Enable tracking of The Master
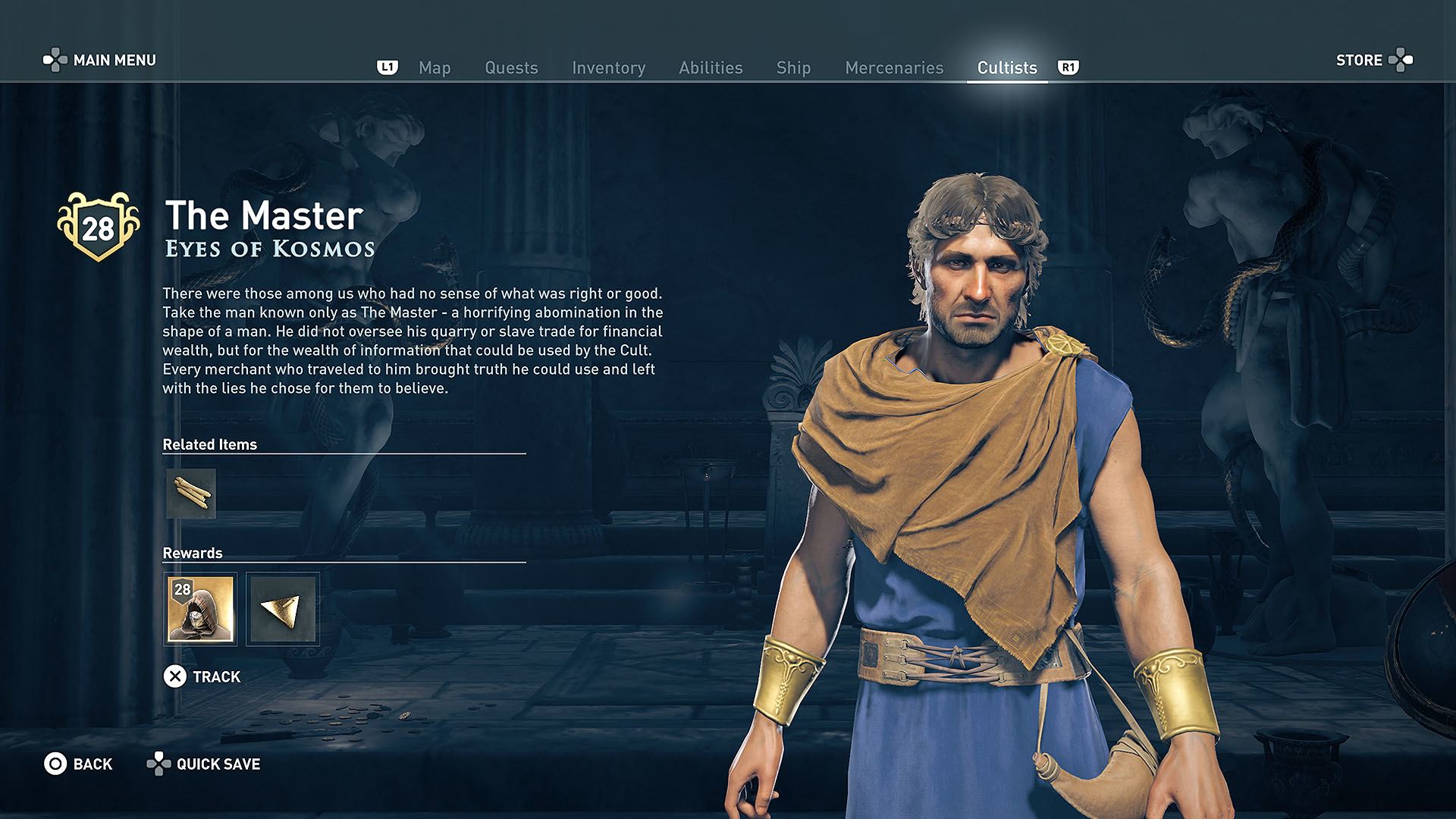Screen dimensions: 1456x819 217,676
